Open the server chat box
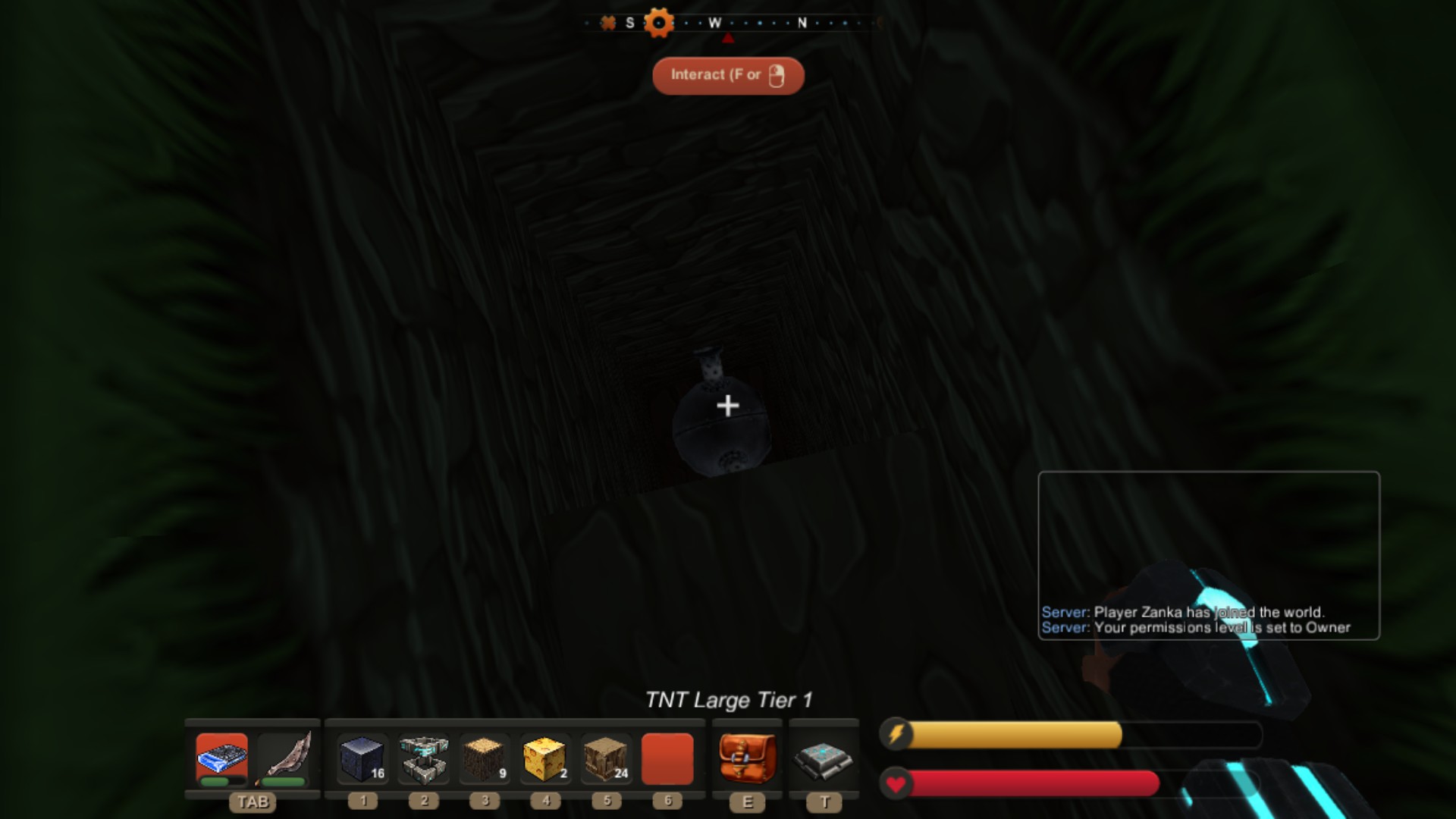 click(1208, 555)
